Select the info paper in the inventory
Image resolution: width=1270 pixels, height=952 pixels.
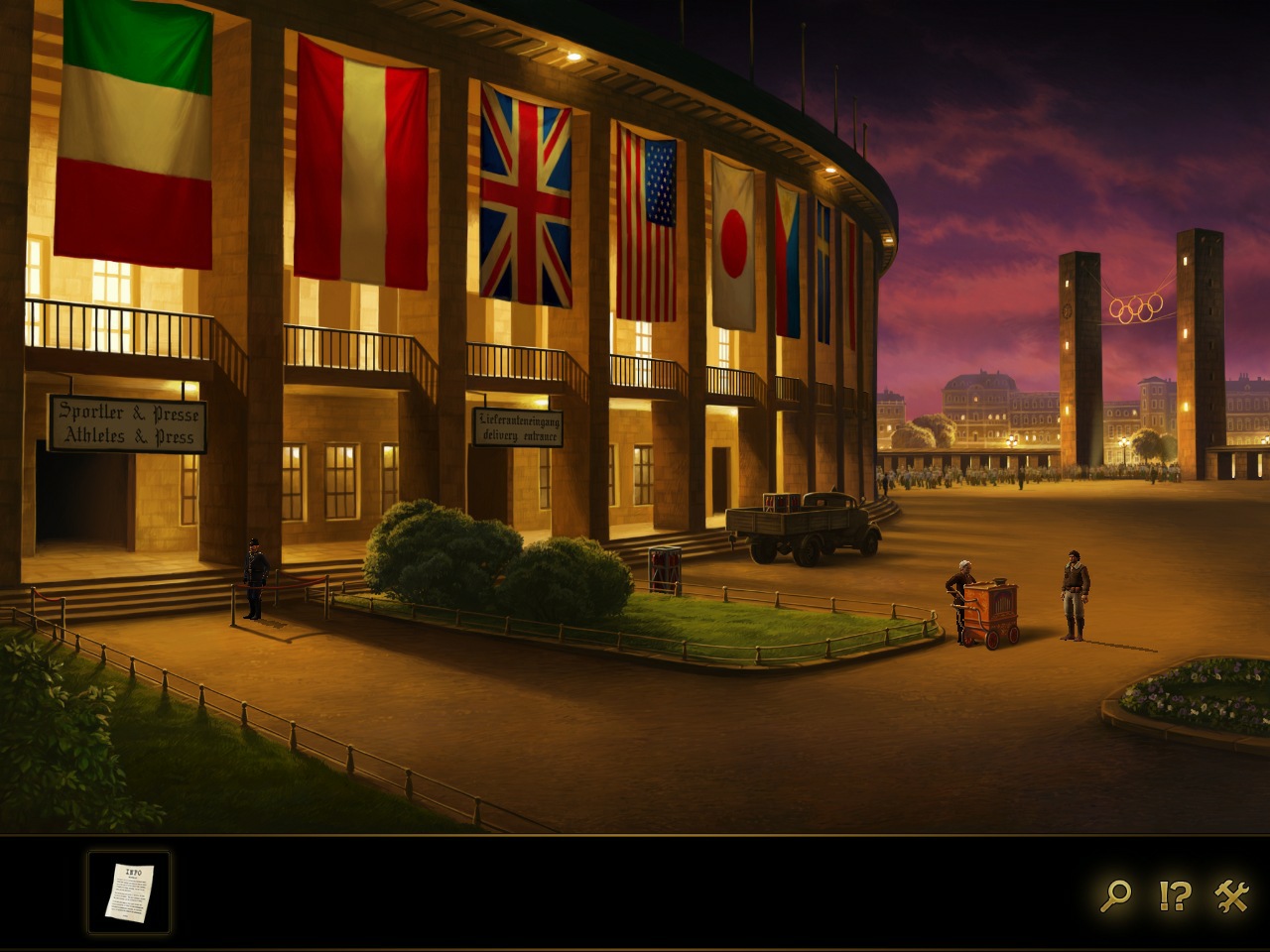129,892
